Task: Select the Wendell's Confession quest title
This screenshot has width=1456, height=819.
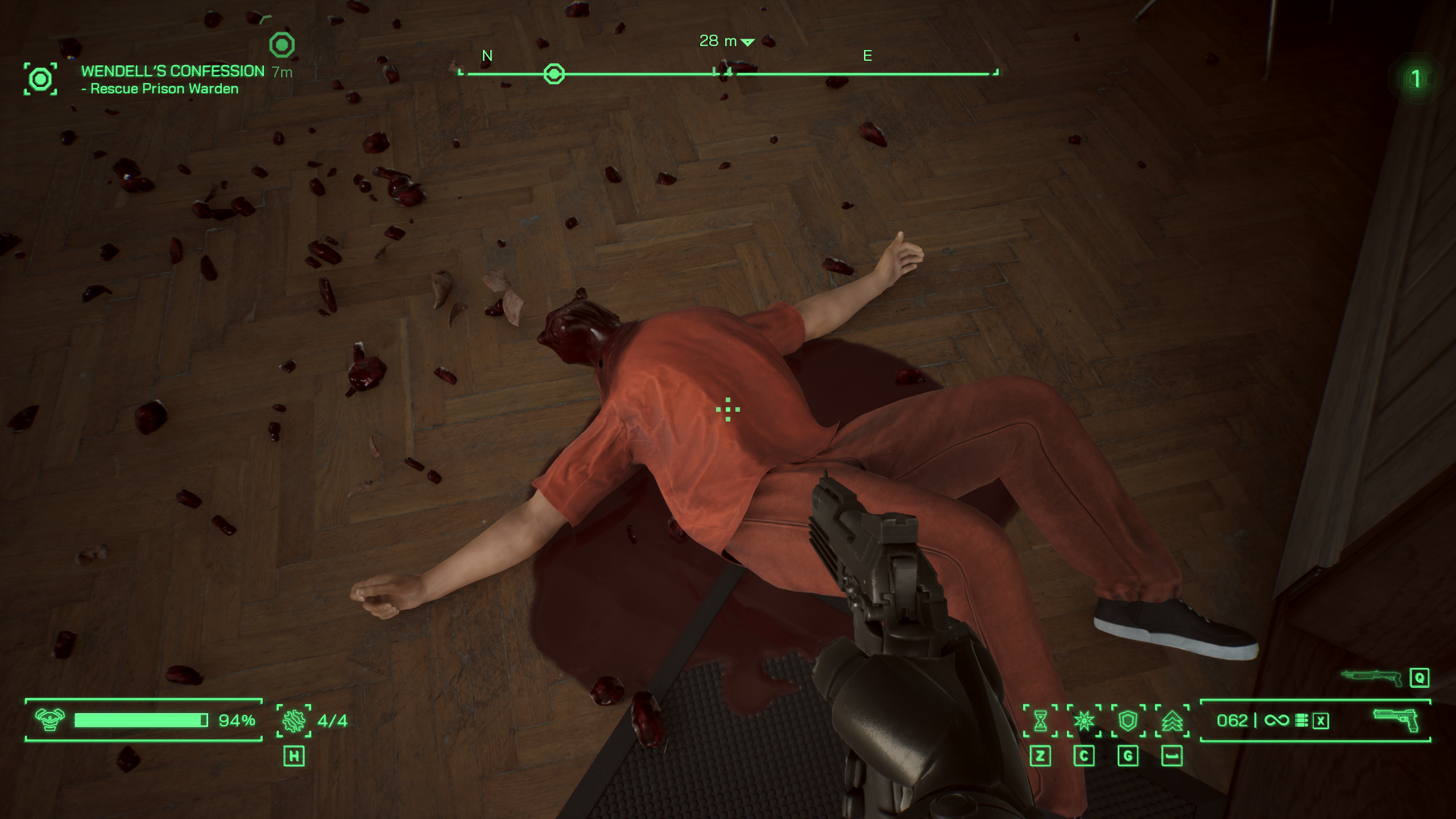Action: [x=172, y=71]
